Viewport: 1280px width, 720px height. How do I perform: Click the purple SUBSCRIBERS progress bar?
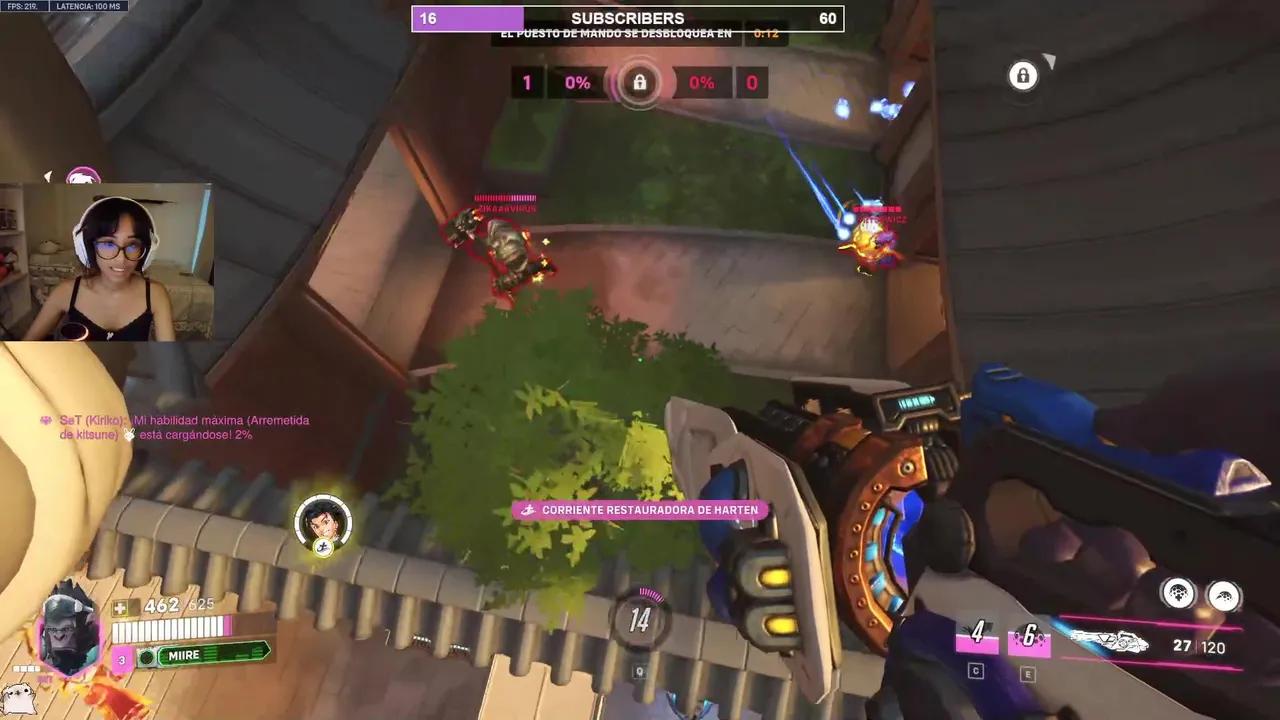[466, 18]
